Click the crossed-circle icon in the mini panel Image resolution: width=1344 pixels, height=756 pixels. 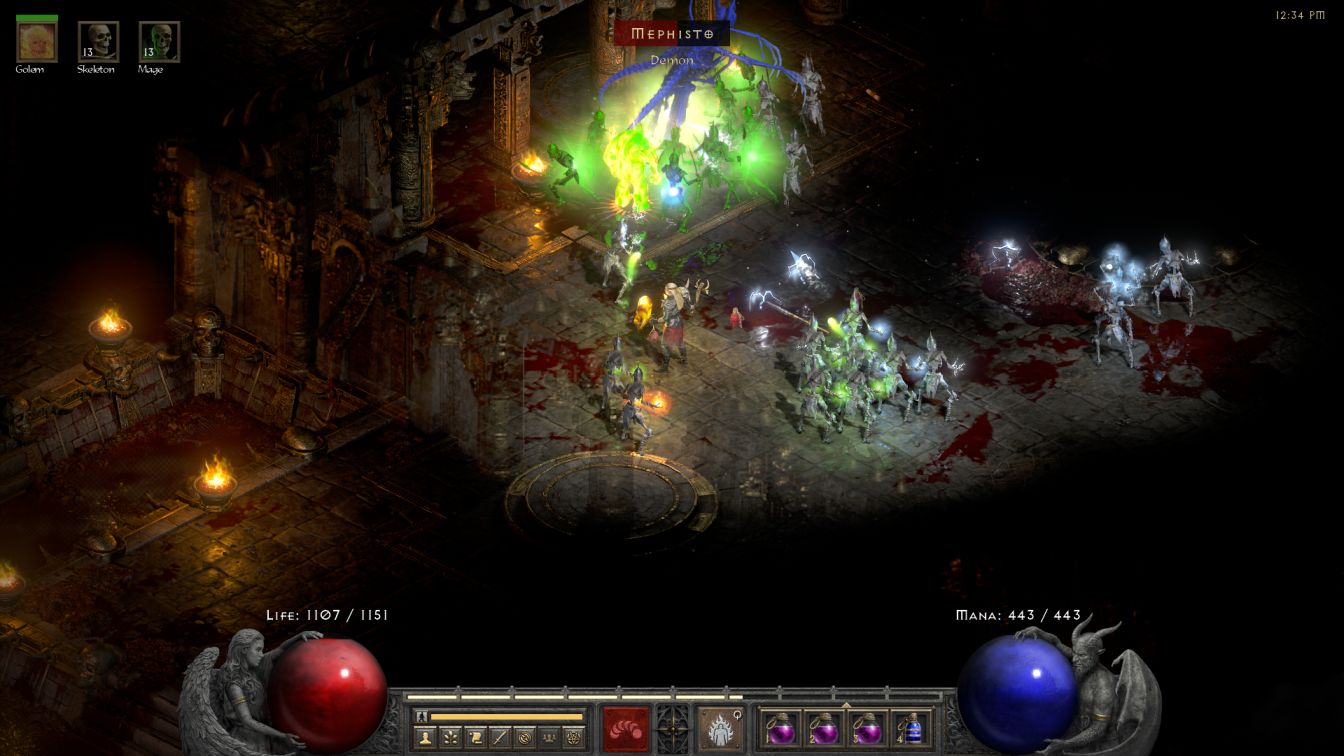click(524, 738)
